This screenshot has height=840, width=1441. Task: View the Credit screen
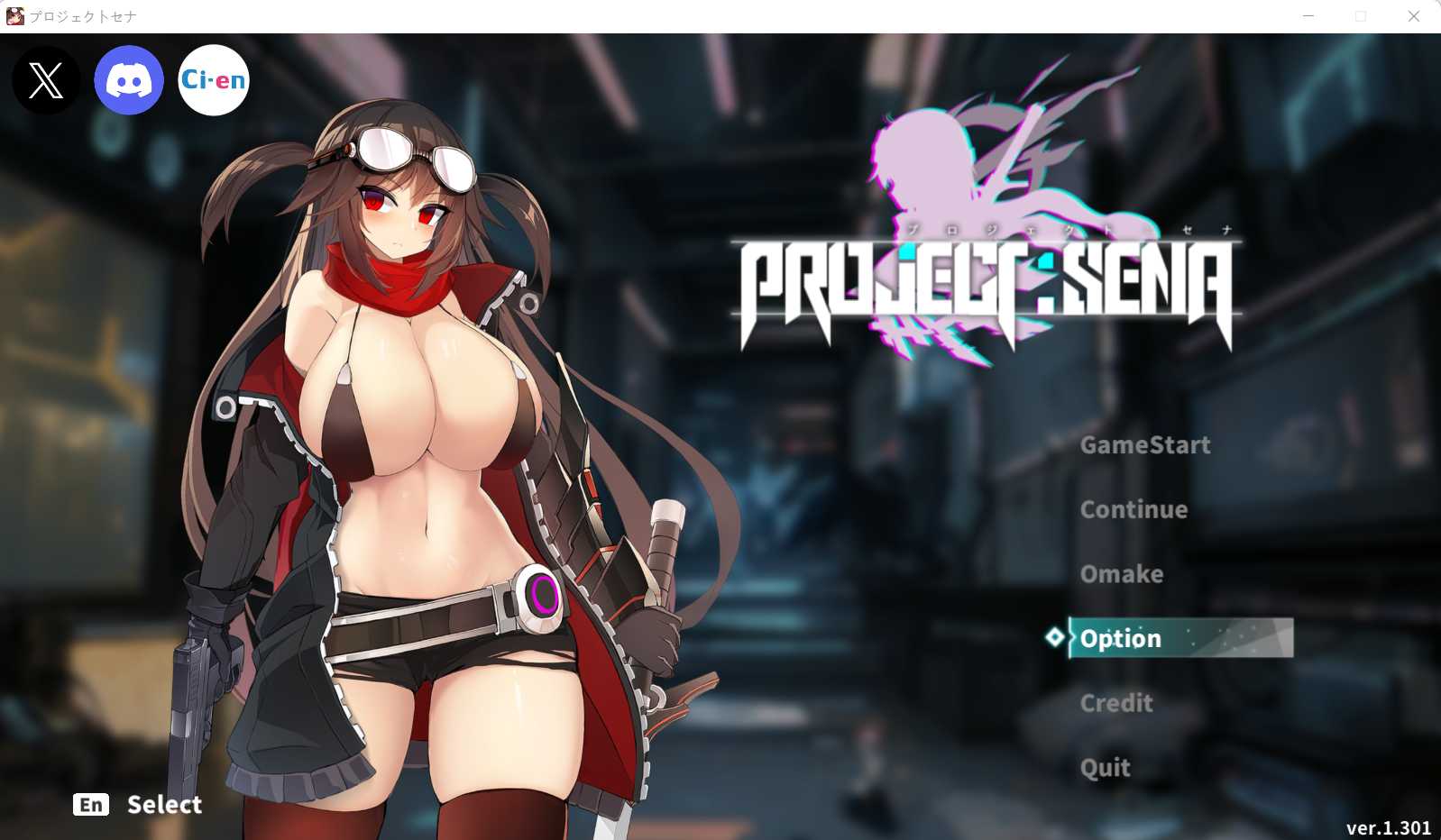click(1116, 703)
